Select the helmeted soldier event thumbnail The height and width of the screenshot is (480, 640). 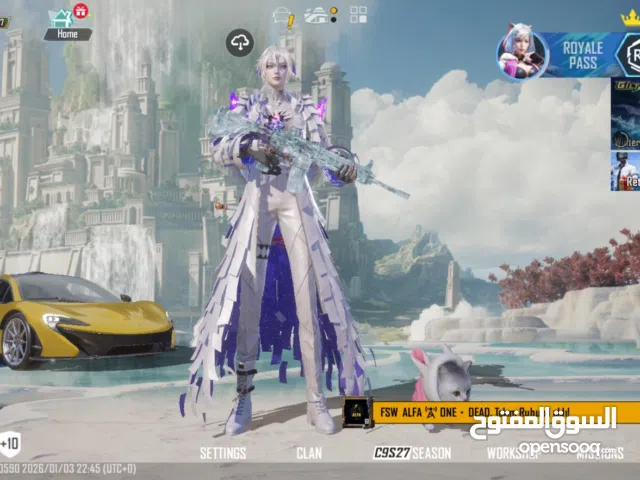coord(625,171)
